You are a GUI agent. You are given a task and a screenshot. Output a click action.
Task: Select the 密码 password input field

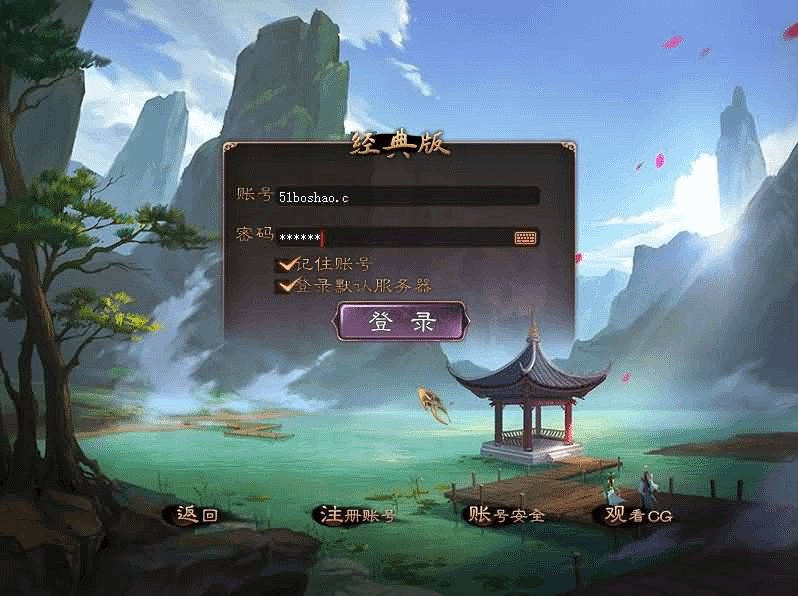[x=395, y=238]
